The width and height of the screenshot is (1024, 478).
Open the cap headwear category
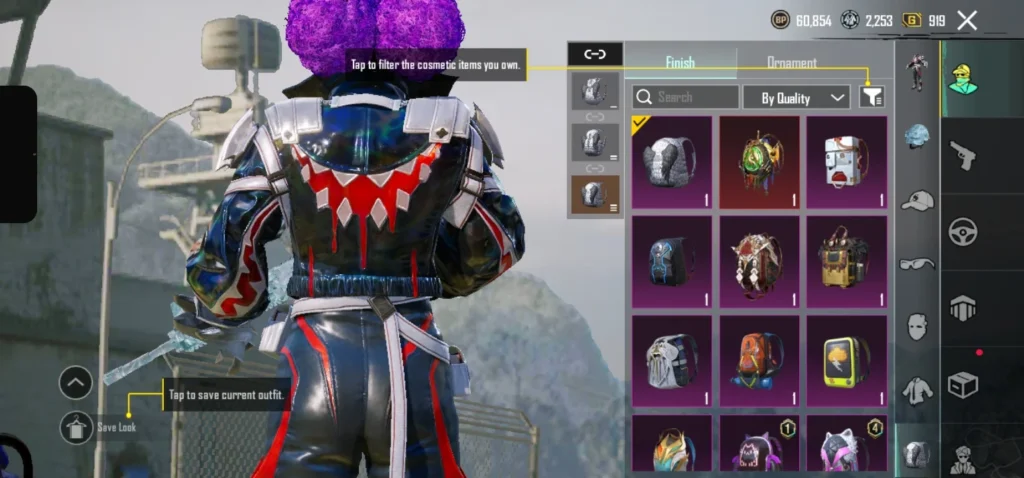[917, 201]
